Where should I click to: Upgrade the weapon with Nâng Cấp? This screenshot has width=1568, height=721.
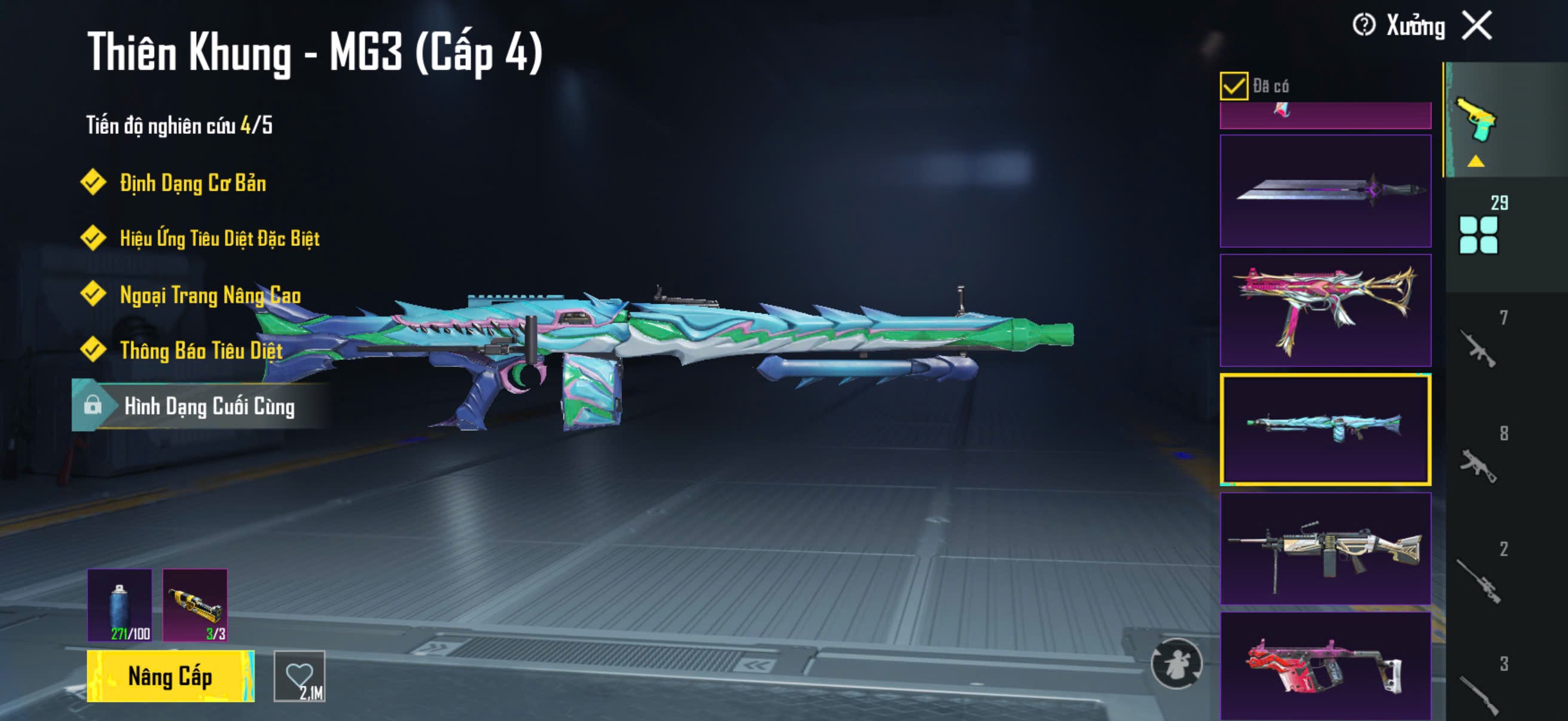pyautogui.click(x=170, y=676)
